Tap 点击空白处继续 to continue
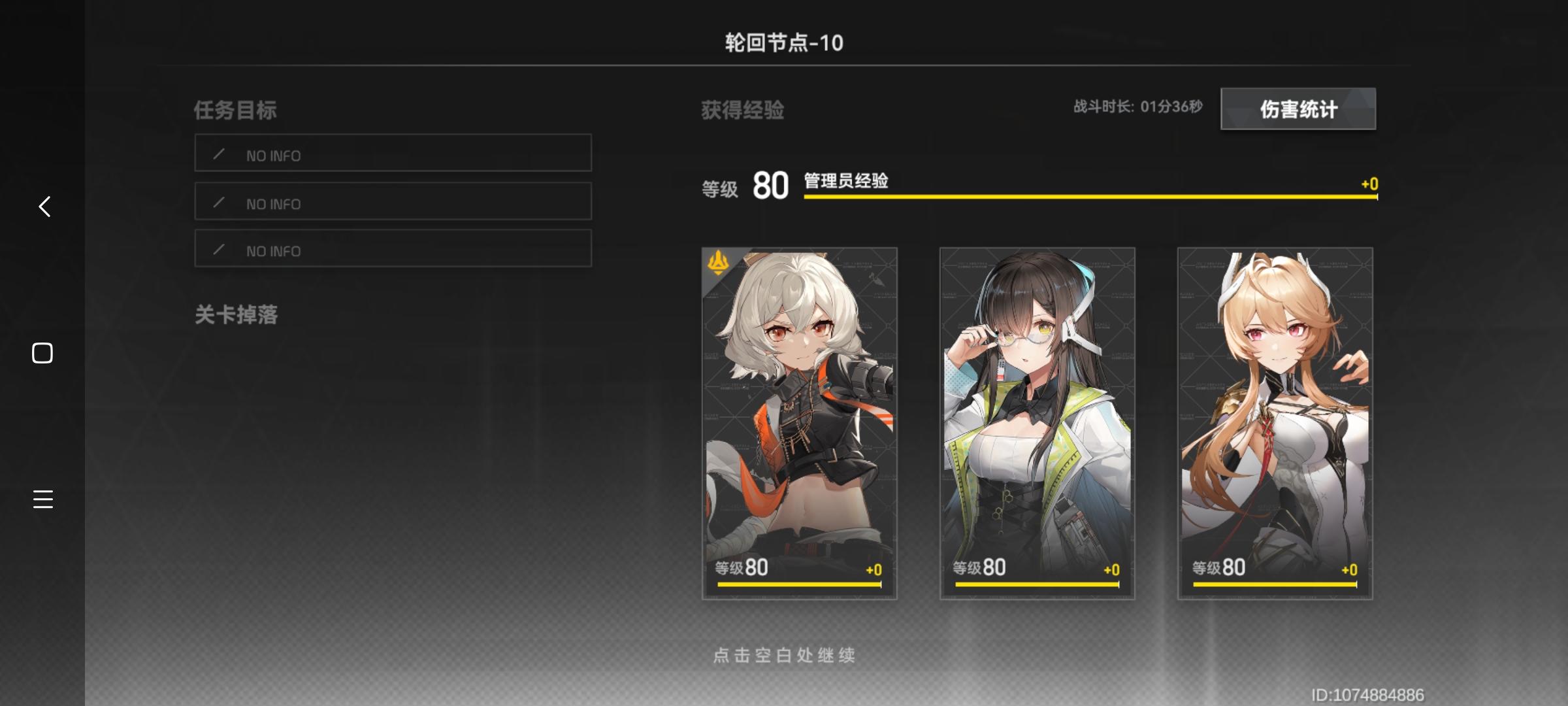1568x706 pixels. [x=784, y=654]
